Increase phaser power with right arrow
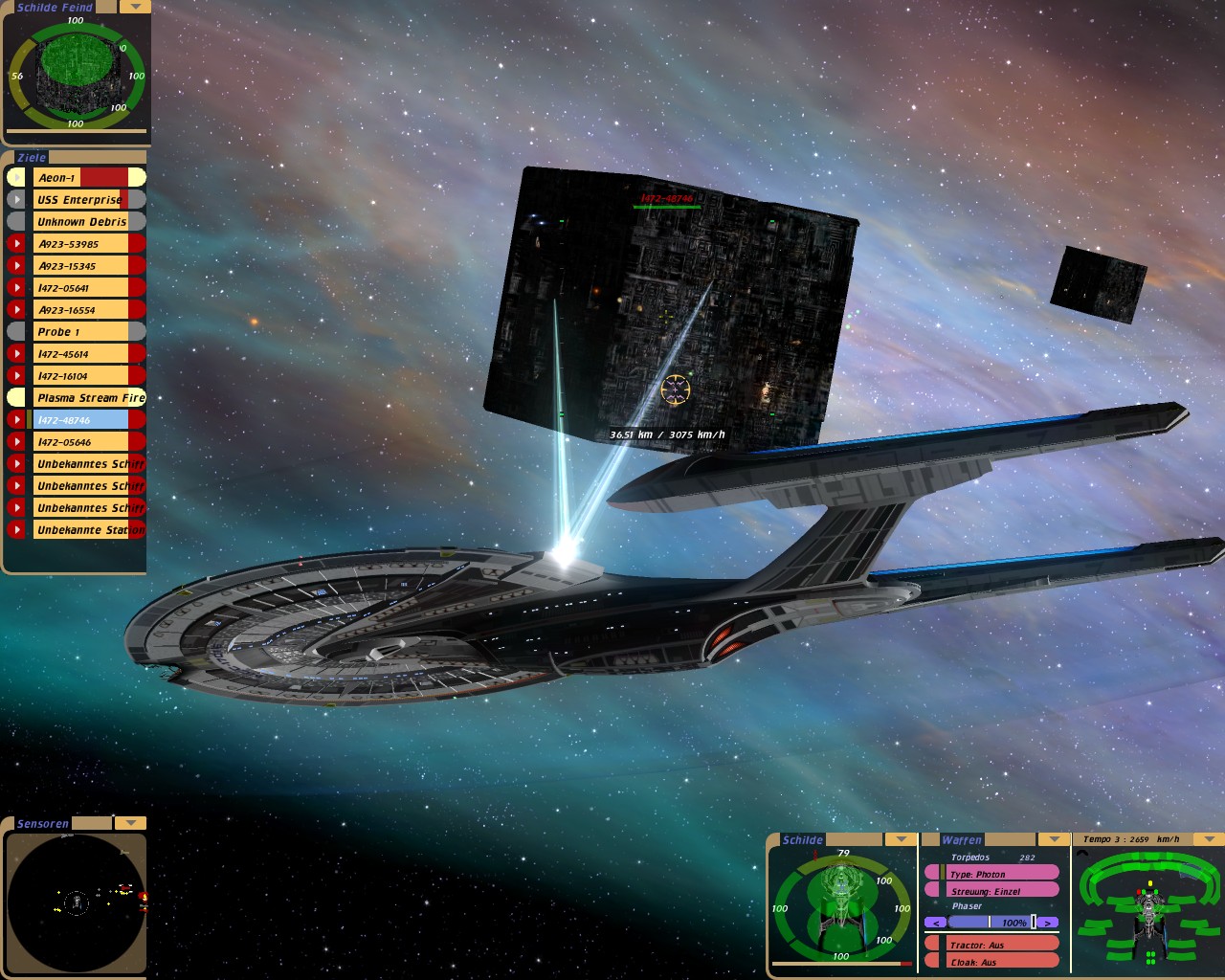The image size is (1225, 980). tap(1049, 923)
